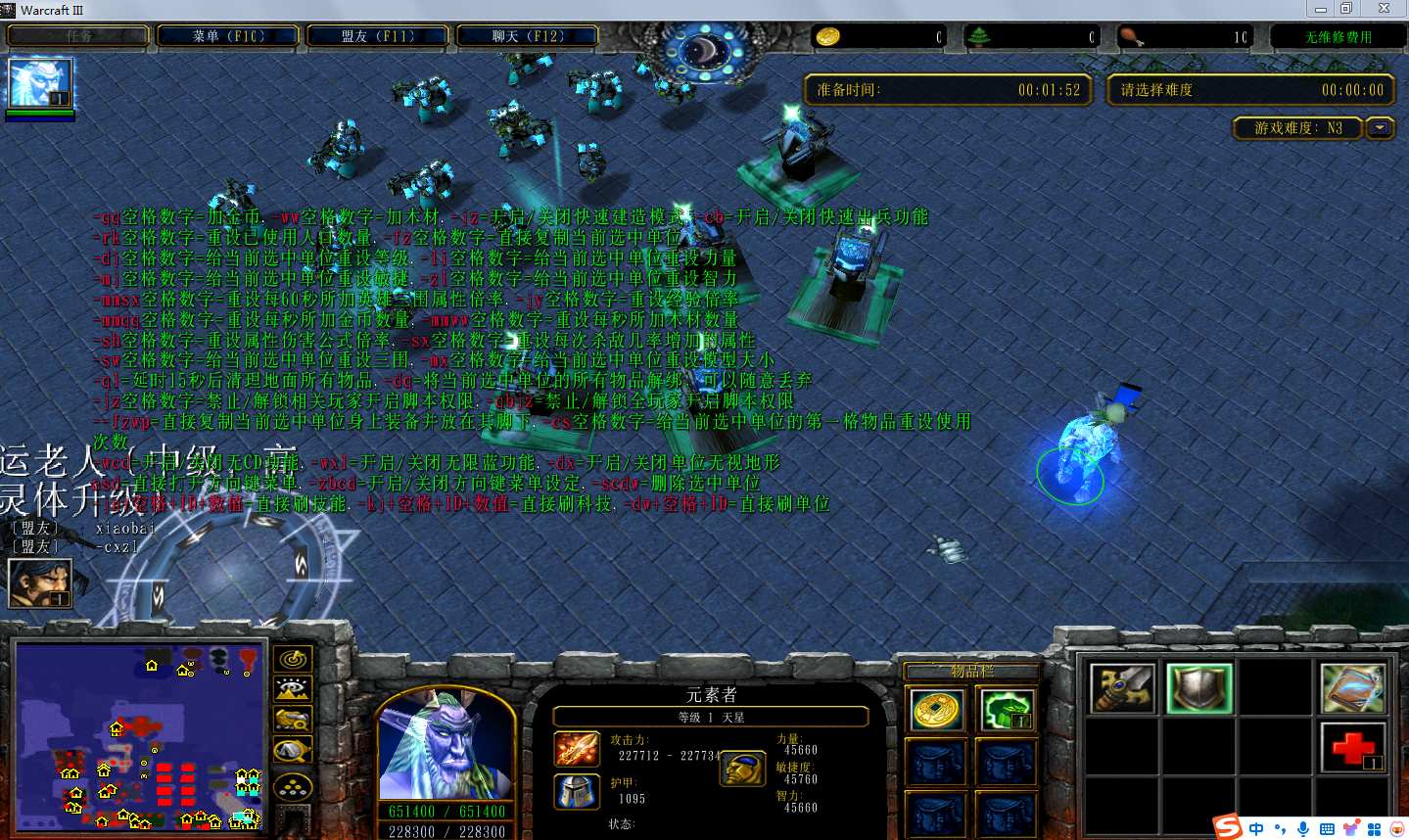Open the 菜单 (F10) game menu
The image size is (1409, 840).
(228, 36)
